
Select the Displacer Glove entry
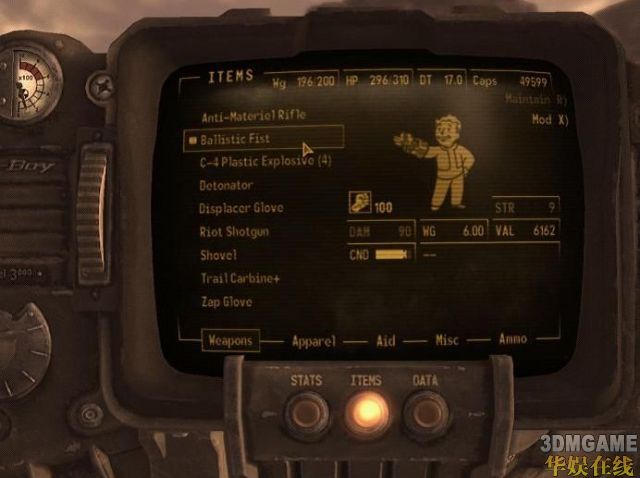(x=241, y=208)
